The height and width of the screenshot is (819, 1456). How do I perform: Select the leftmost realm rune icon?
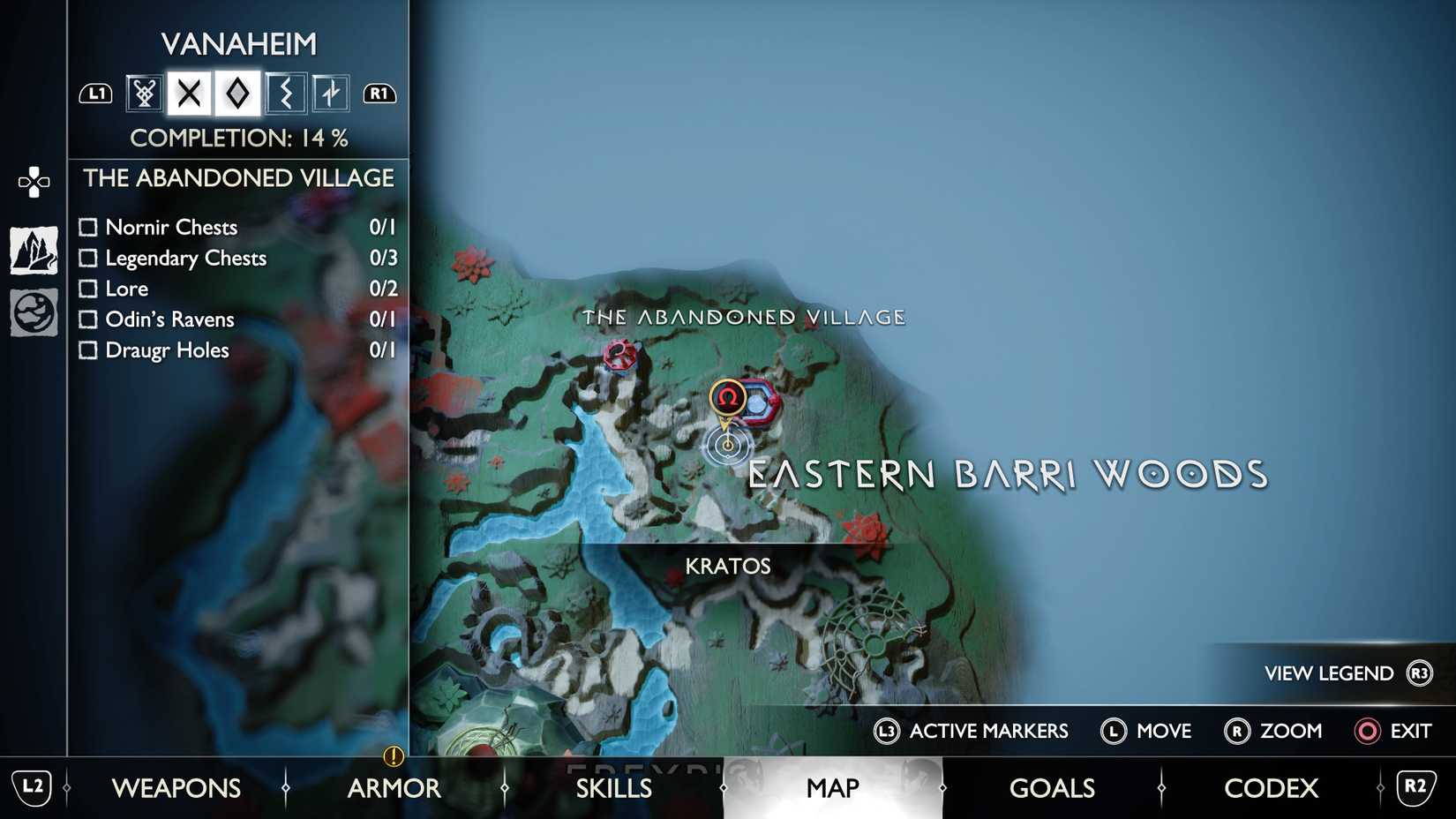tap(142, 92)
